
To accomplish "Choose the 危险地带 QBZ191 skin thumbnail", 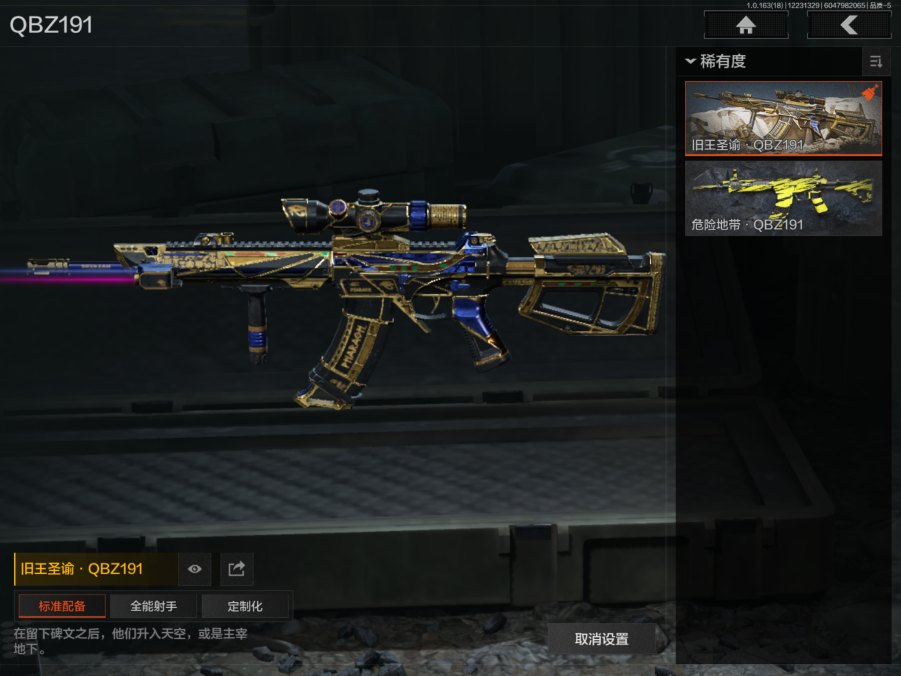I will (783, 199).
